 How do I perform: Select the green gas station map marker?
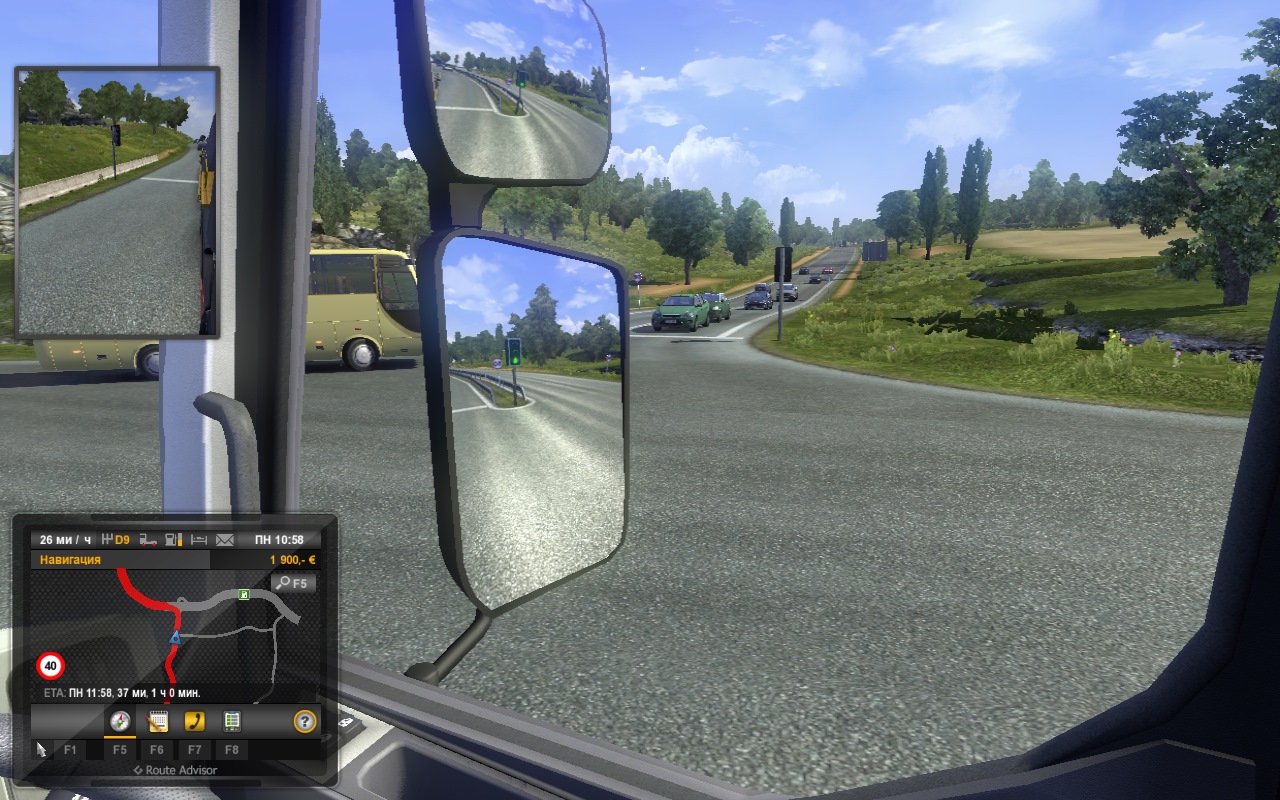243,595
